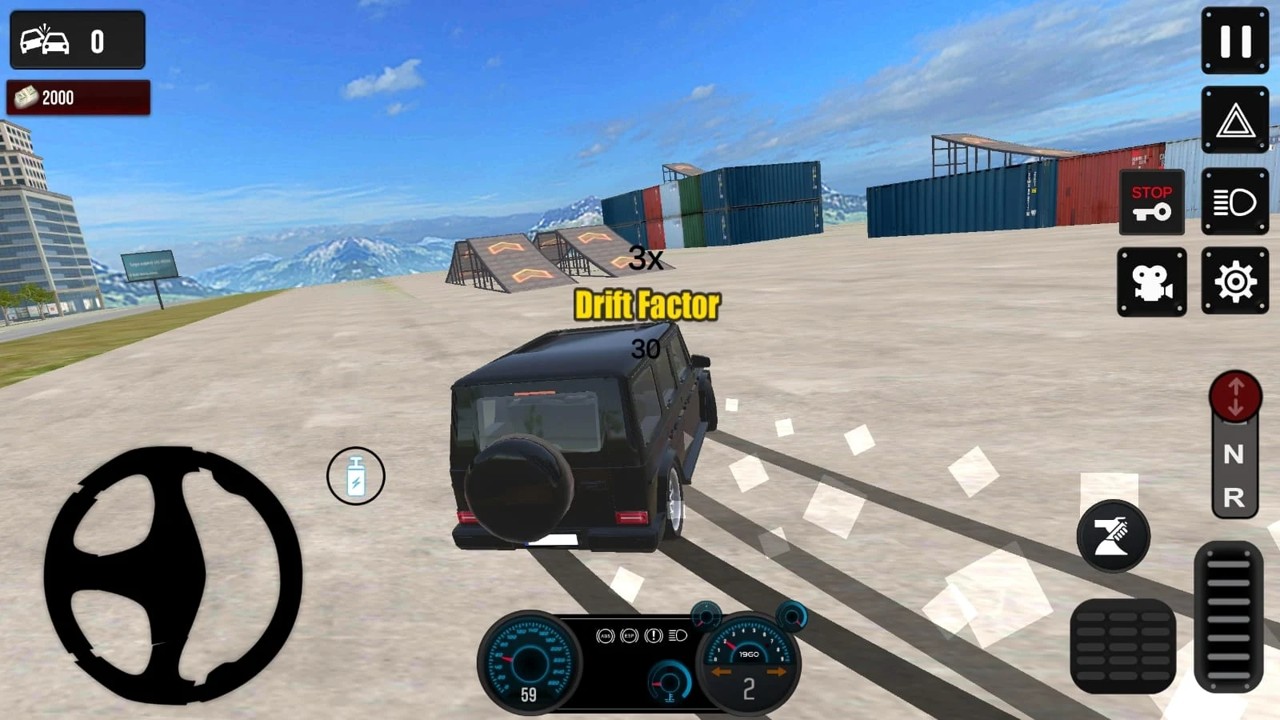Open the settings menu
Viewport: 1280px width, 720px height.
pyautogui.click(x=1234, y=281)
